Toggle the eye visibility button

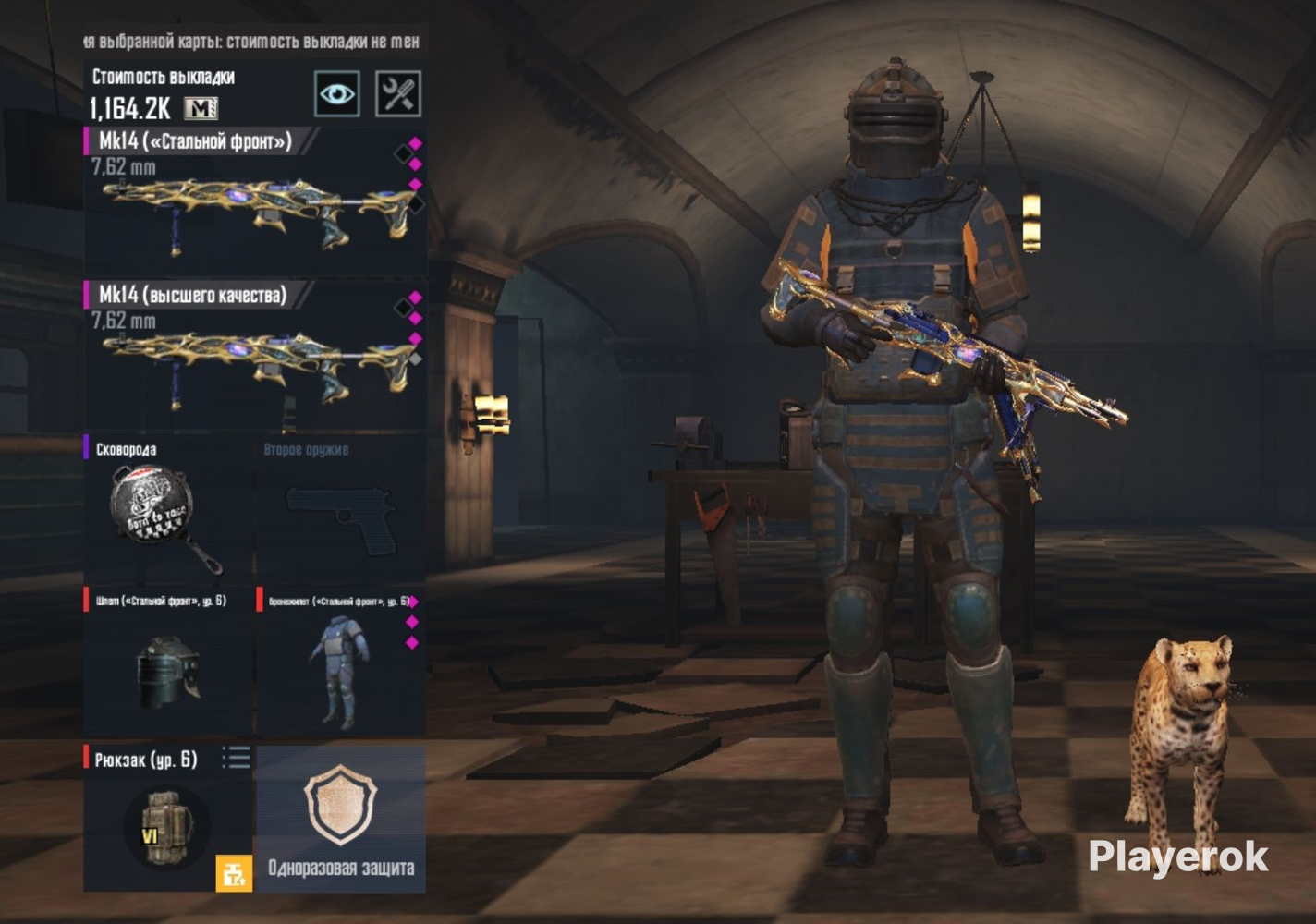pyautogui.click(x=336, y=93)
